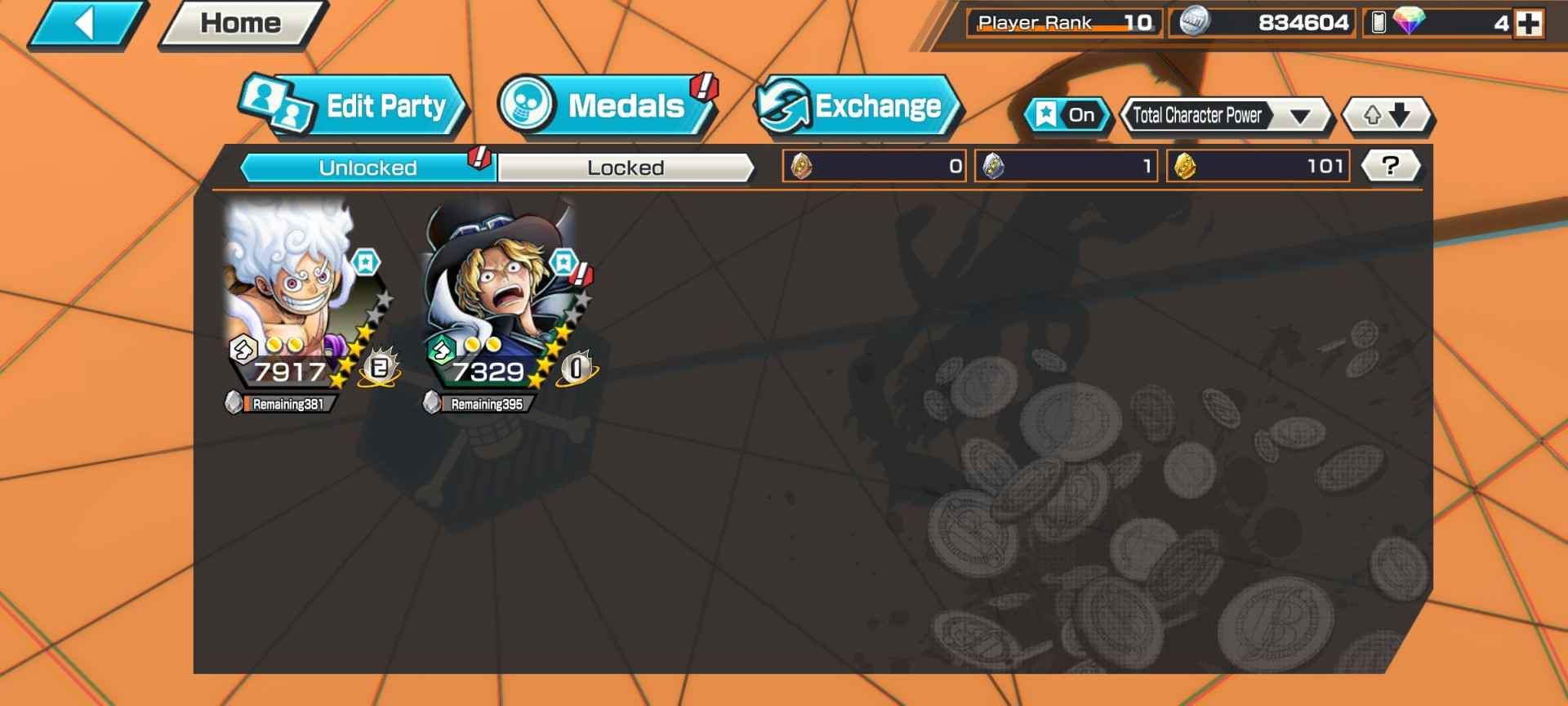Open the Medals screen via skull icon
Viewport: 1568px width, 706px height.
pos(528,105)
